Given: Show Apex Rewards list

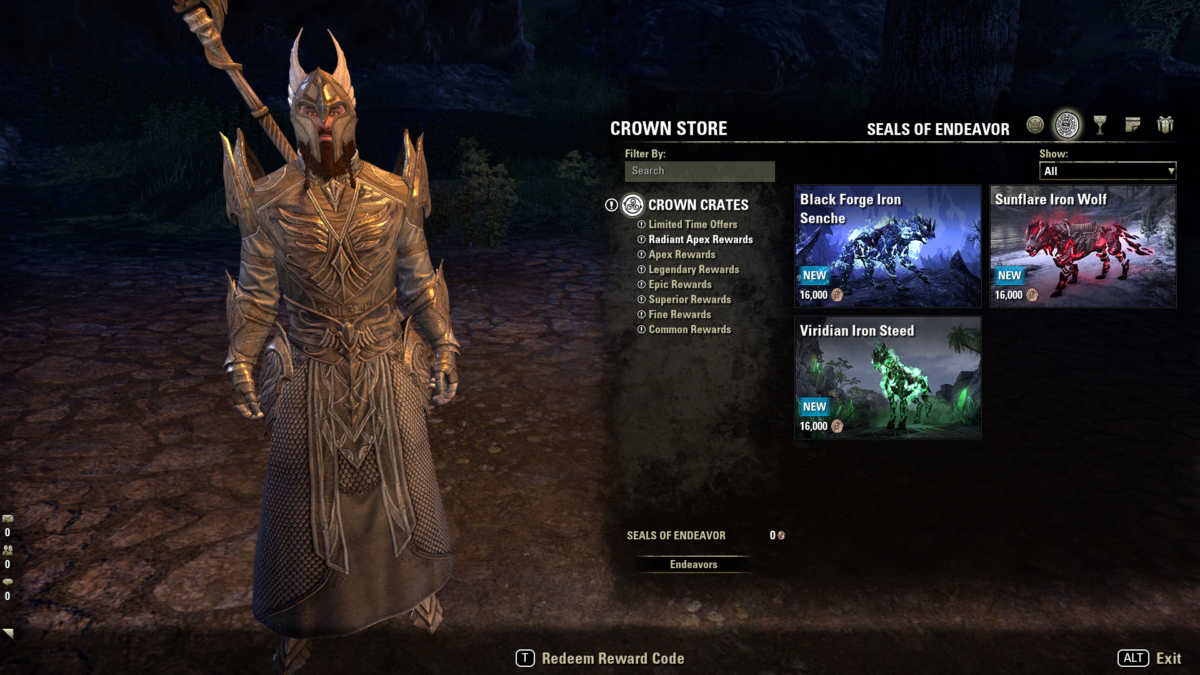Looking at the screenshot, I should (x=681, y=255).
